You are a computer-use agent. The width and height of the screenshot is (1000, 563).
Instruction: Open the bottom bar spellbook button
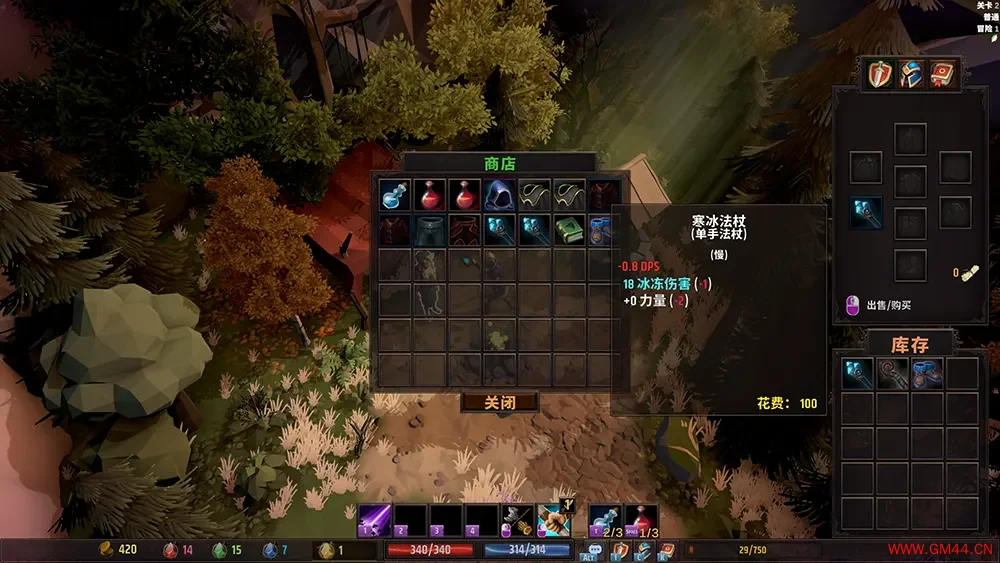point(666,549)
